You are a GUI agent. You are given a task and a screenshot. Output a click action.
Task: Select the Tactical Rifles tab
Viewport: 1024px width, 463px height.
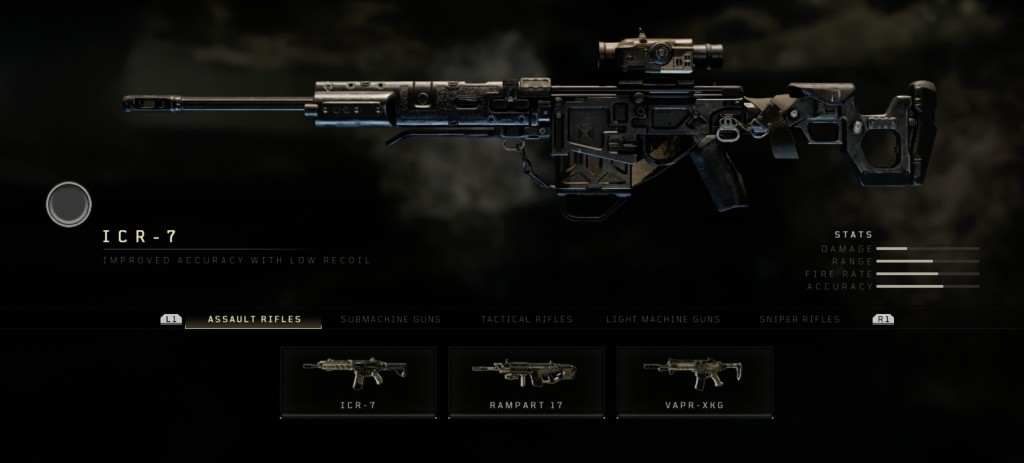(x=527, y=319)
